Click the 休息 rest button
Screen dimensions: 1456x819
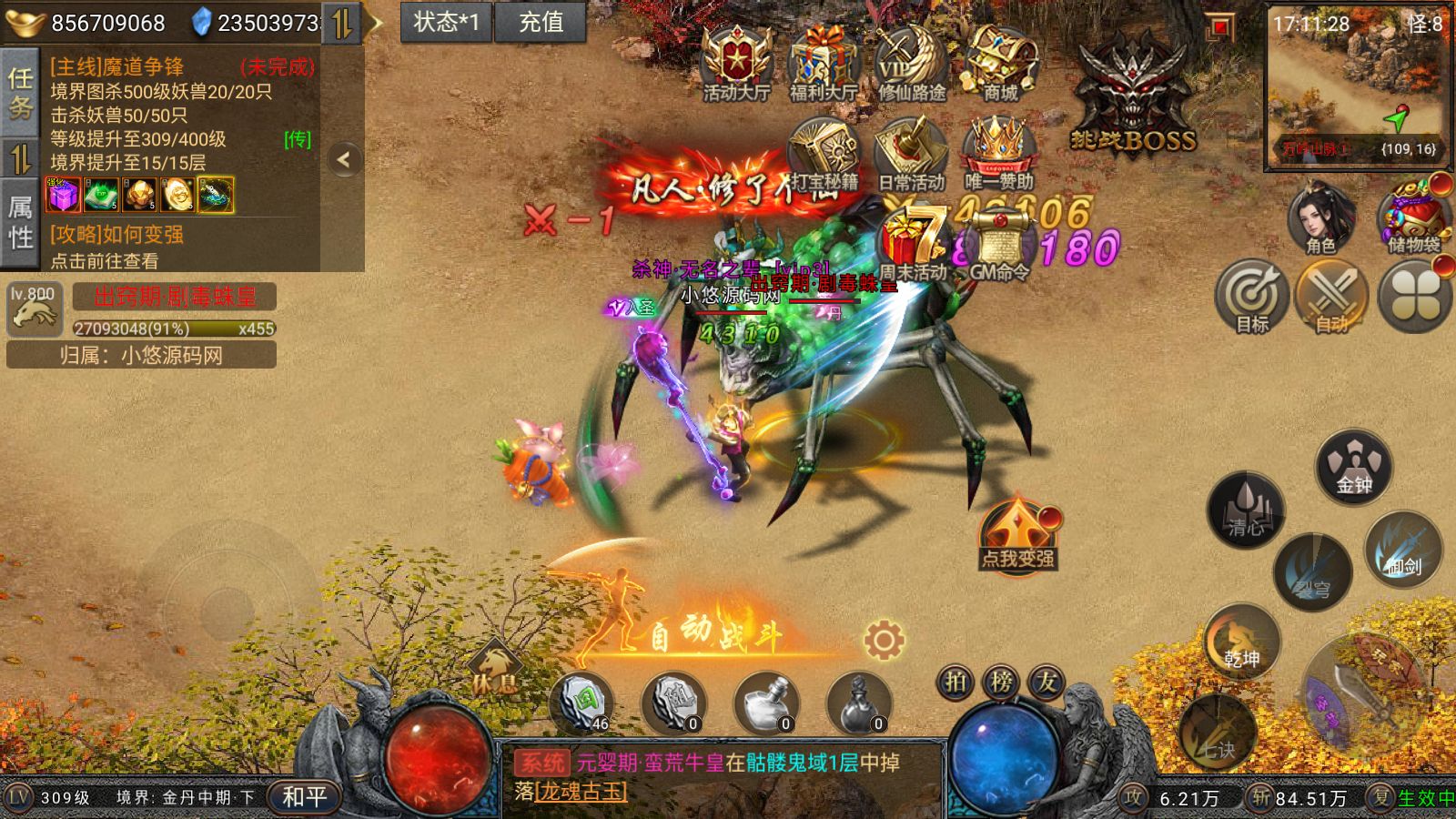(495, 671)
